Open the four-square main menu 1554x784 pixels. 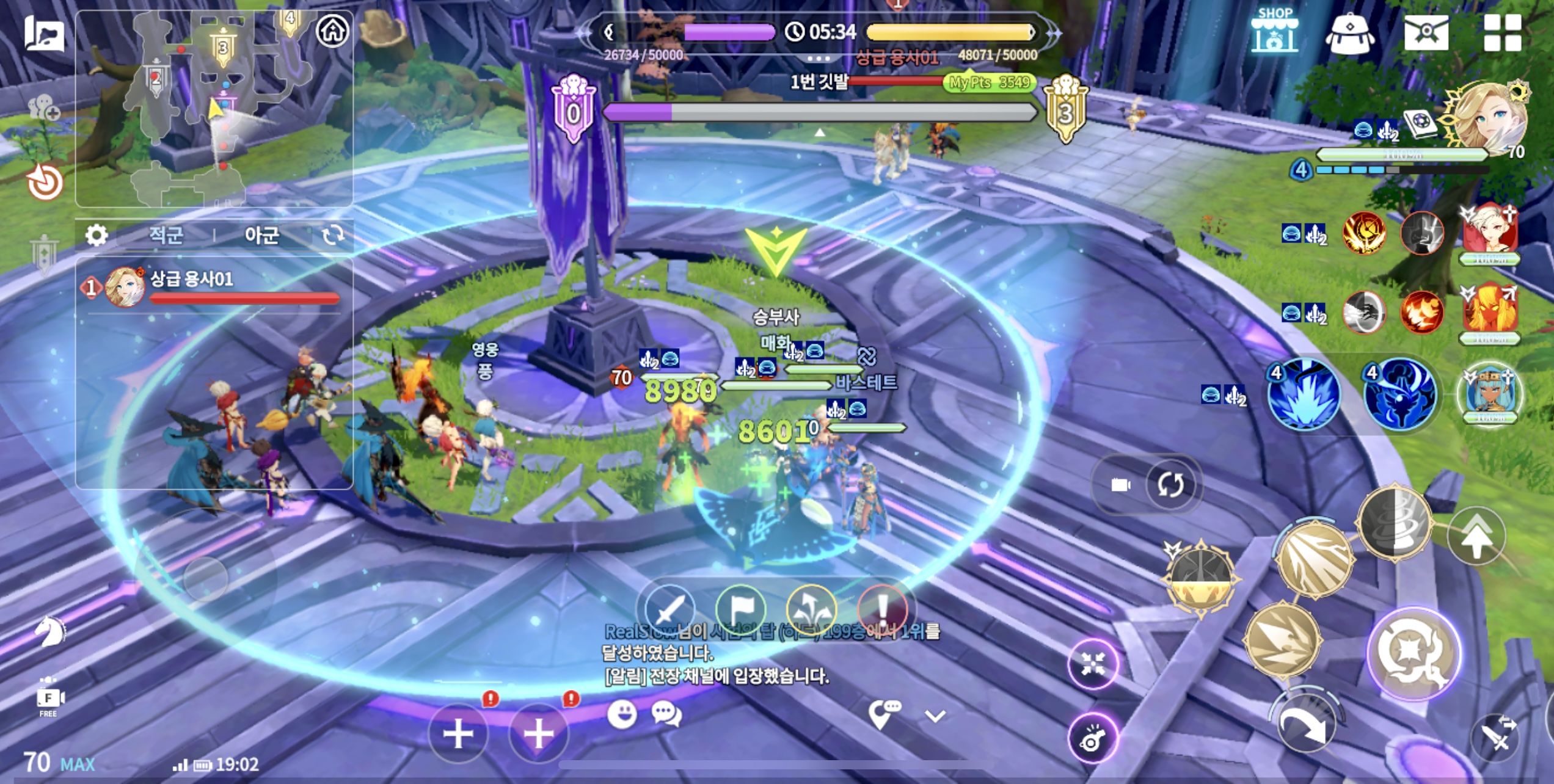pos(1502,32)
